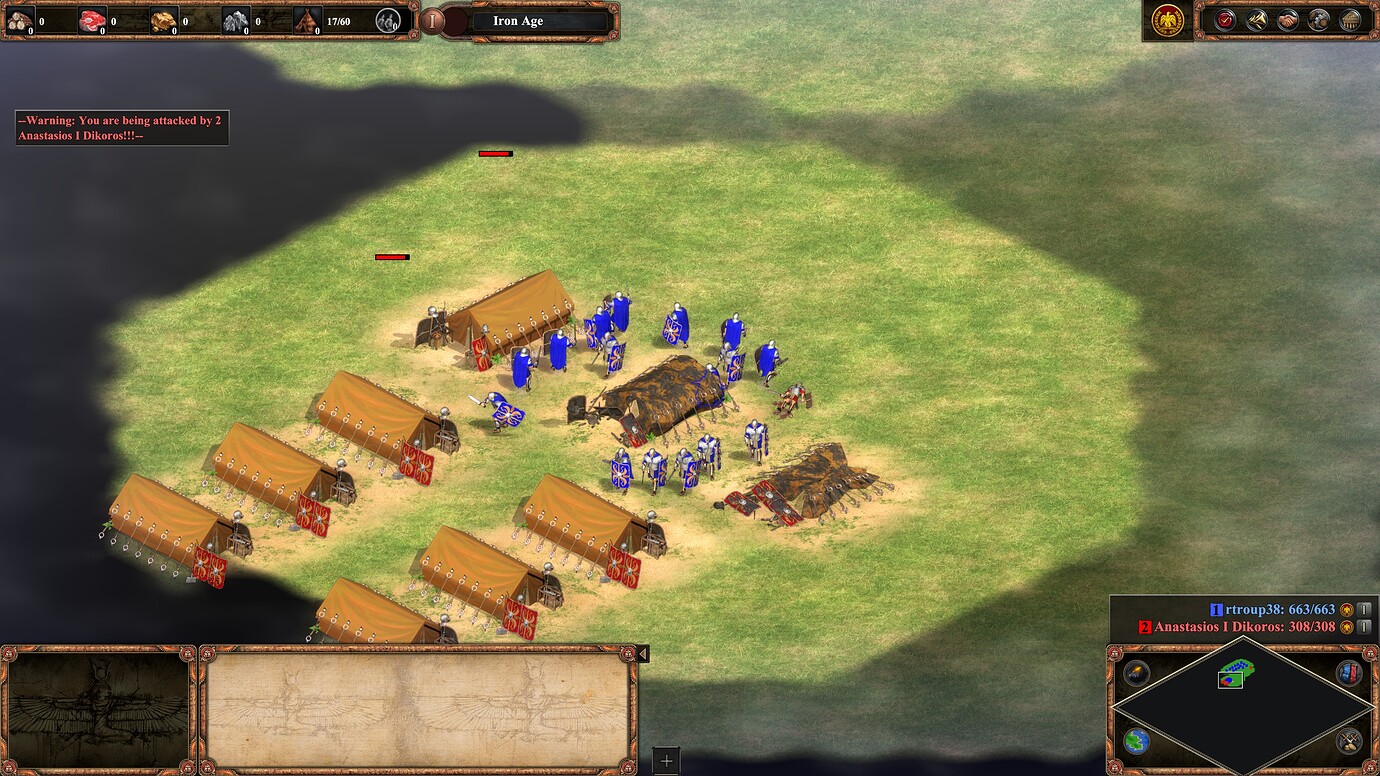This screenshot has height=776, width=1380.
Task: Click the wood resource icon
Action: pyautogui.click(x=20, y=18)
